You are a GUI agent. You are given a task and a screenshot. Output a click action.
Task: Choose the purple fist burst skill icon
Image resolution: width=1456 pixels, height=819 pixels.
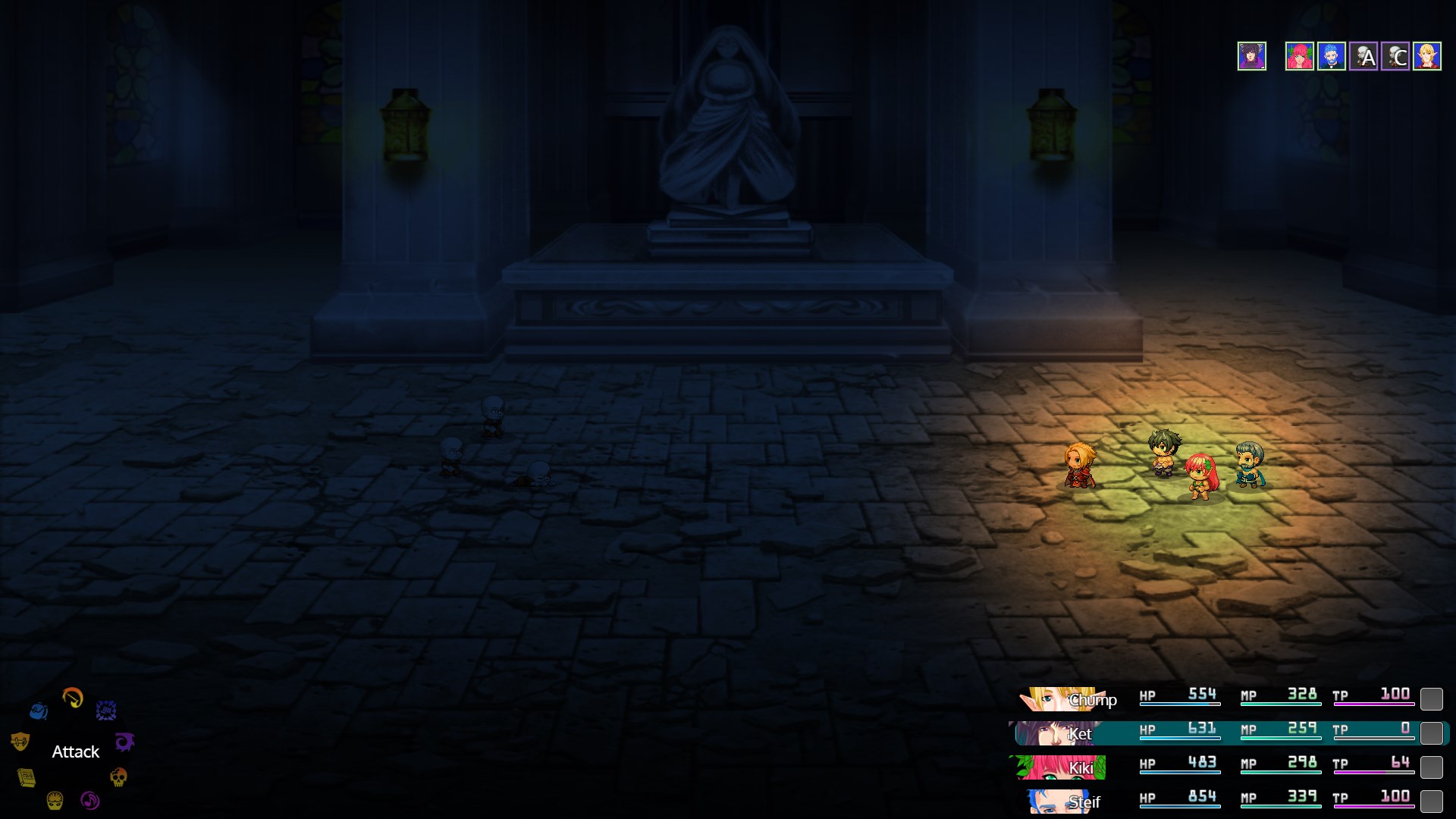pyautogui.click(x=105, y=710)
